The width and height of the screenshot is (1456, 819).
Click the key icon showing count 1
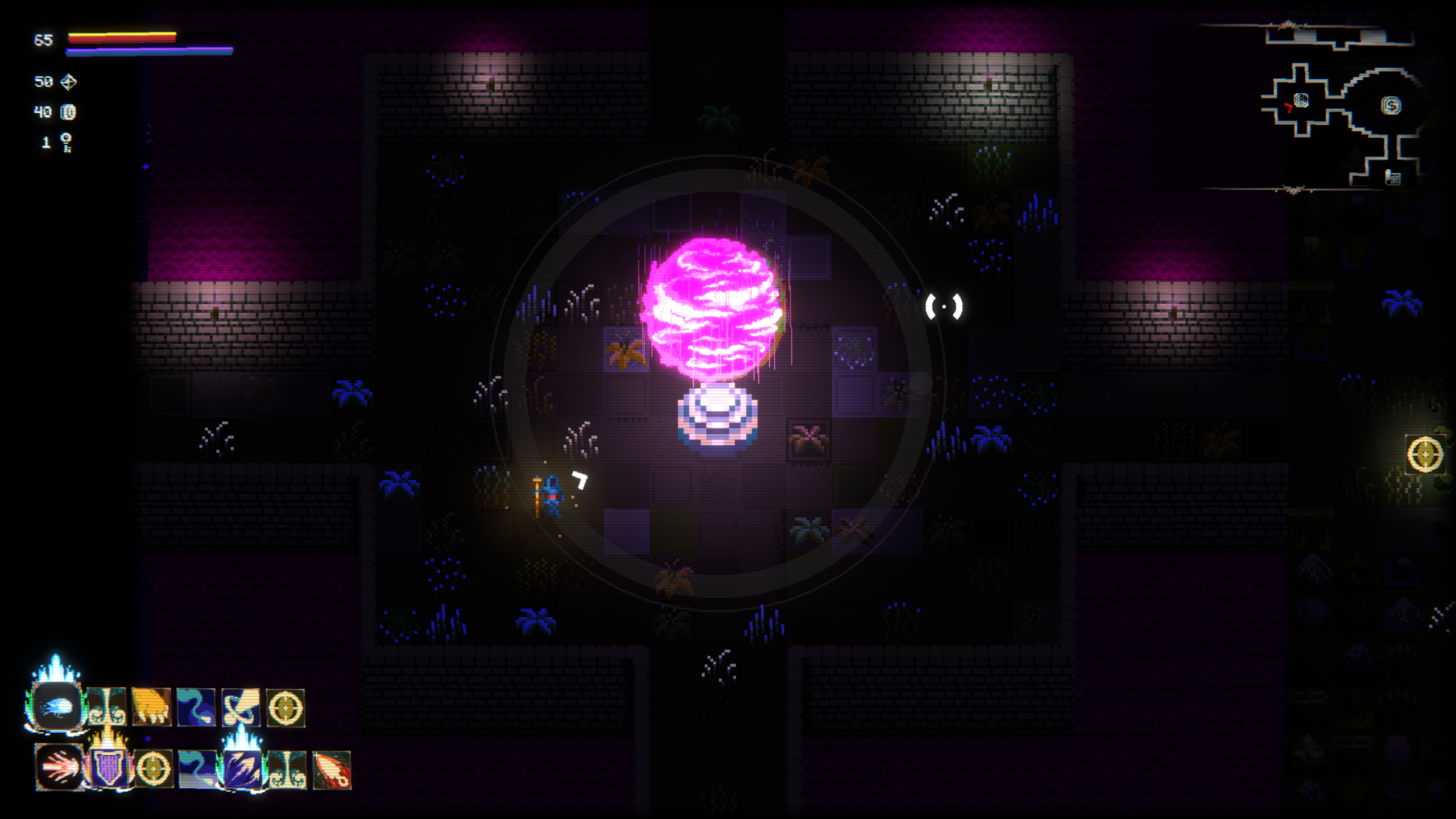66,142
